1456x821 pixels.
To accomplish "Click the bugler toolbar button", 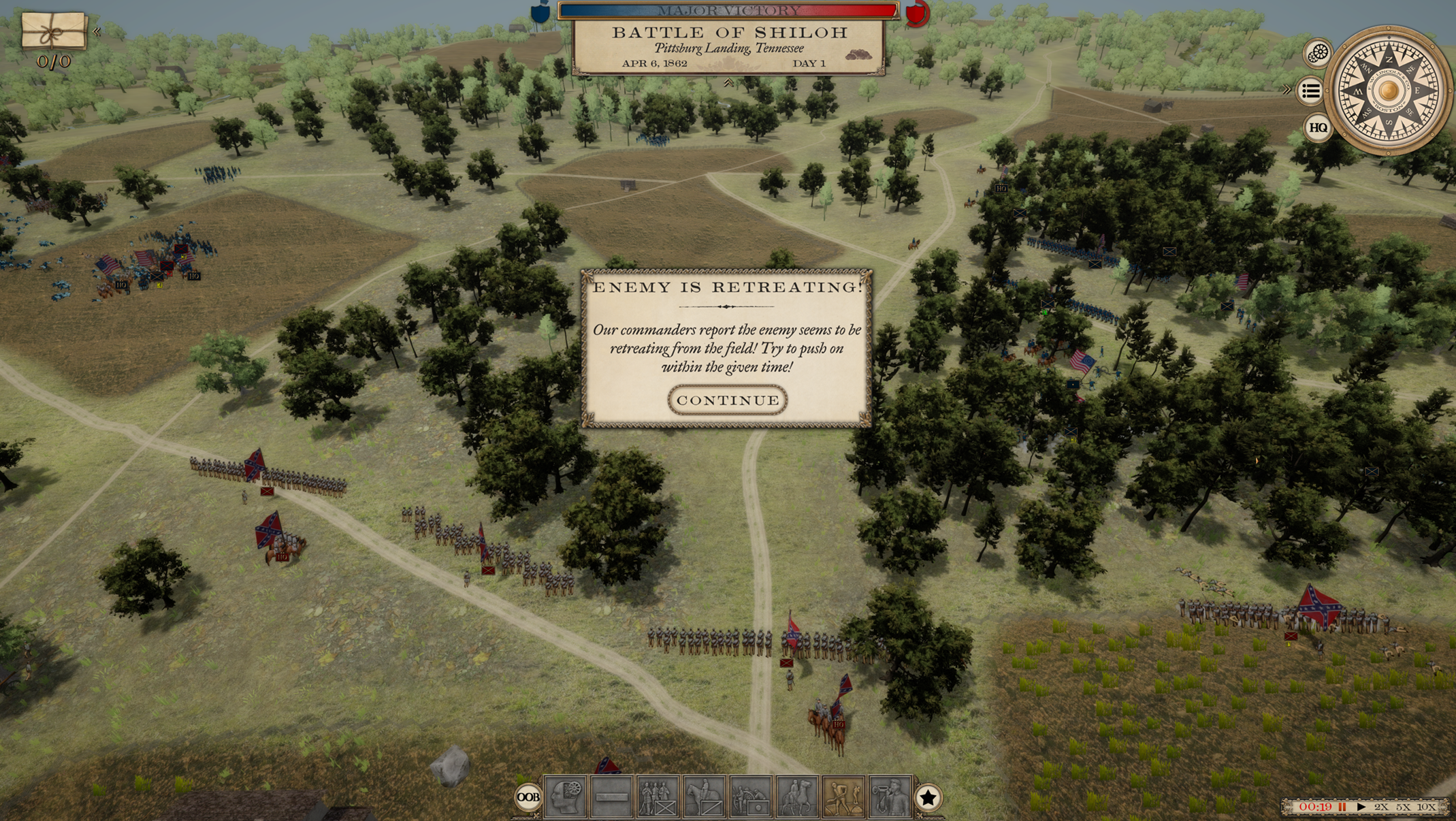I will (889, 796).
